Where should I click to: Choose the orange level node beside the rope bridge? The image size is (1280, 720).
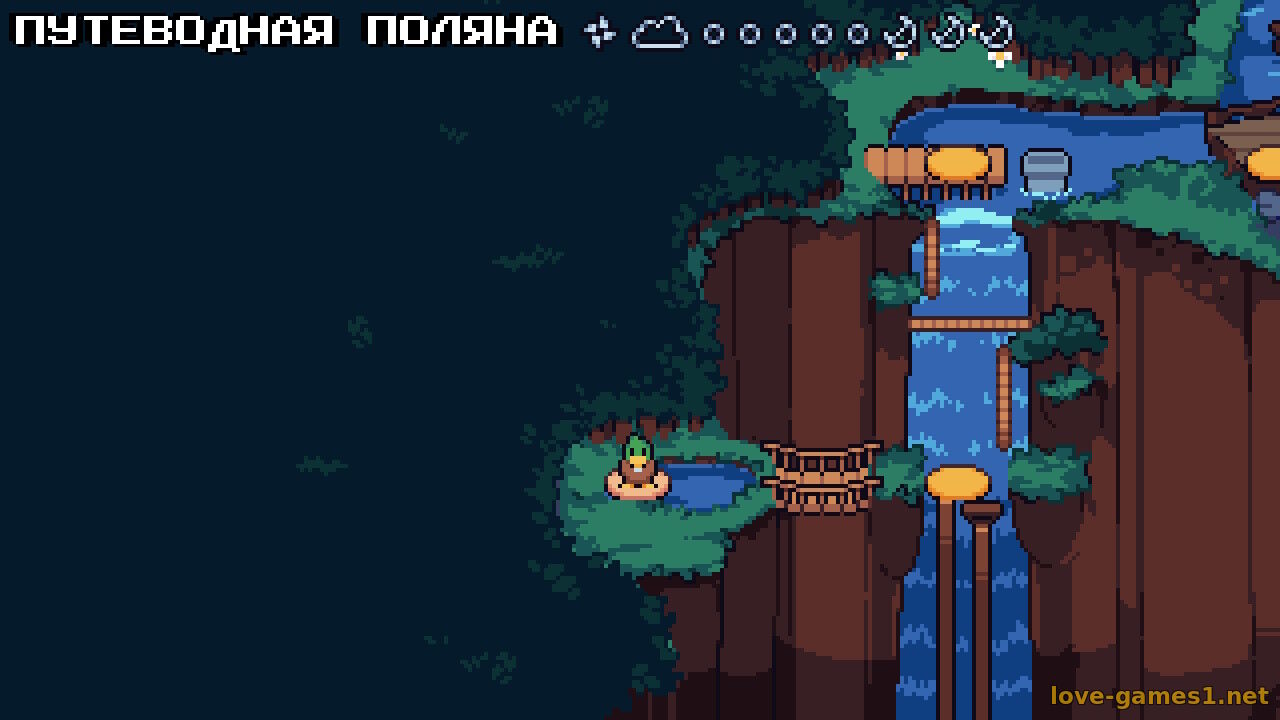[x=957, y=484]
